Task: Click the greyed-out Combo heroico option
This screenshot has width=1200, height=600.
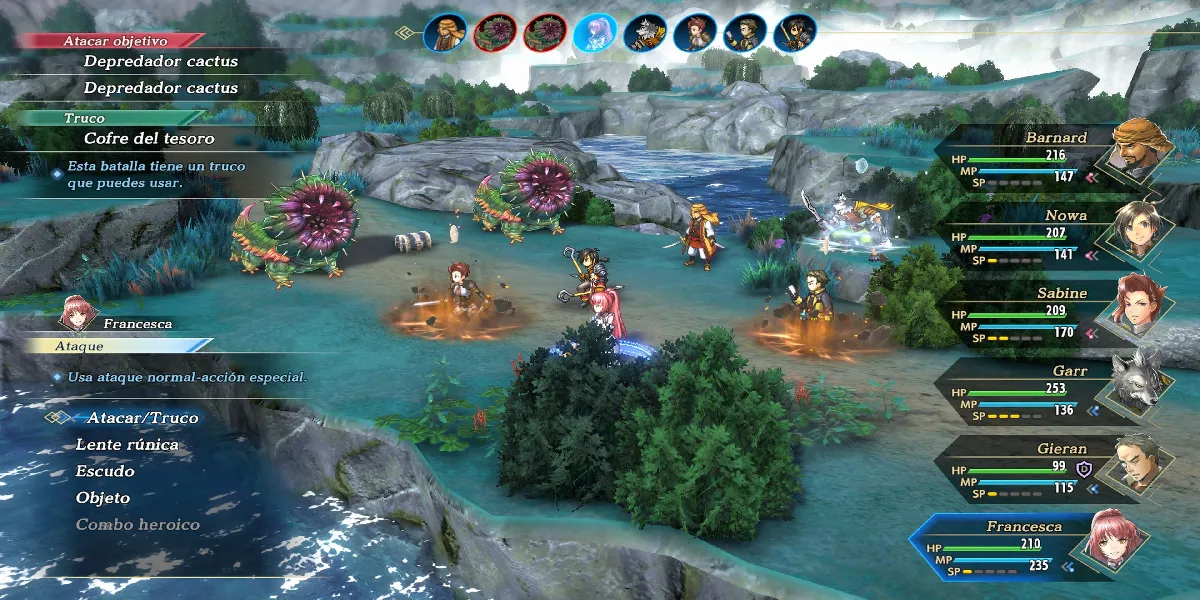Action: [138, 525]
